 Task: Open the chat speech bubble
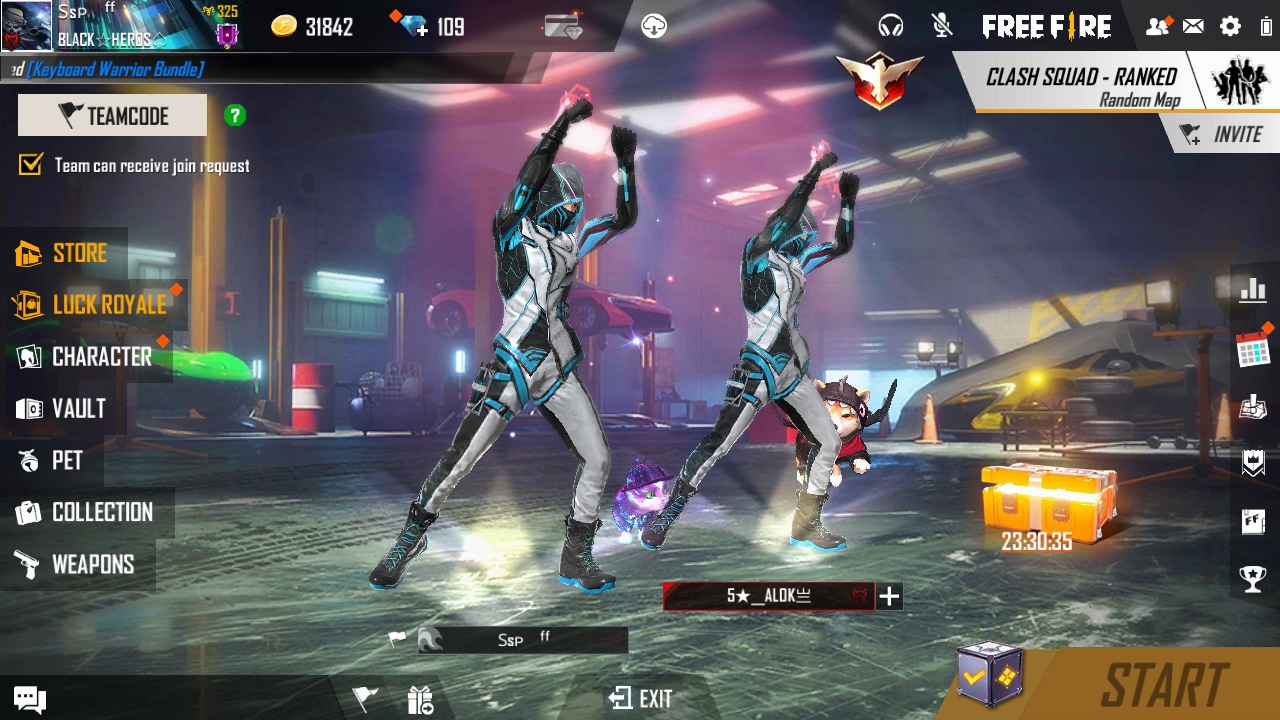pos(29,699)
